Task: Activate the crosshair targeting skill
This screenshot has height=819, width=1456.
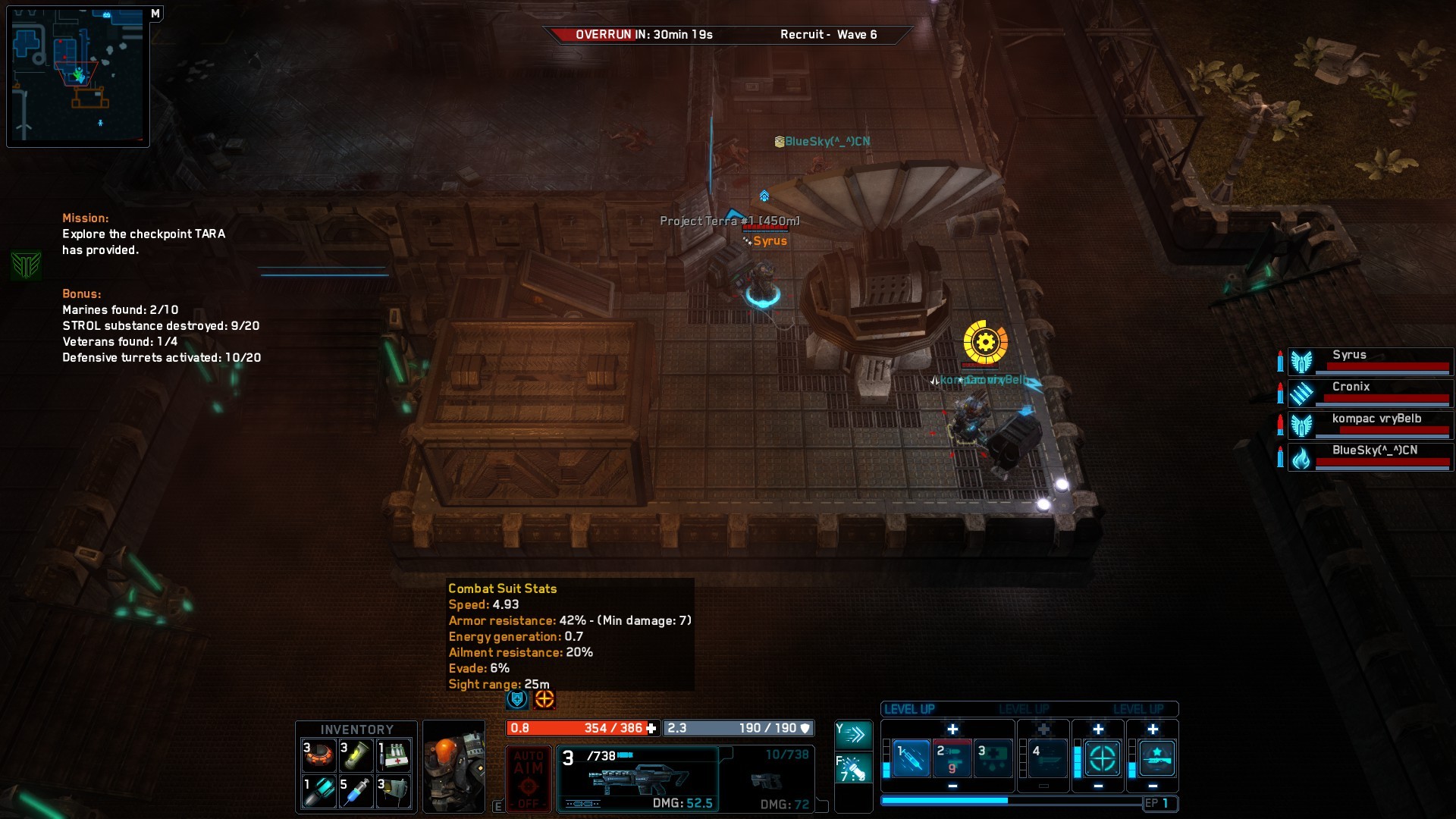Action: pos(1102,758)
